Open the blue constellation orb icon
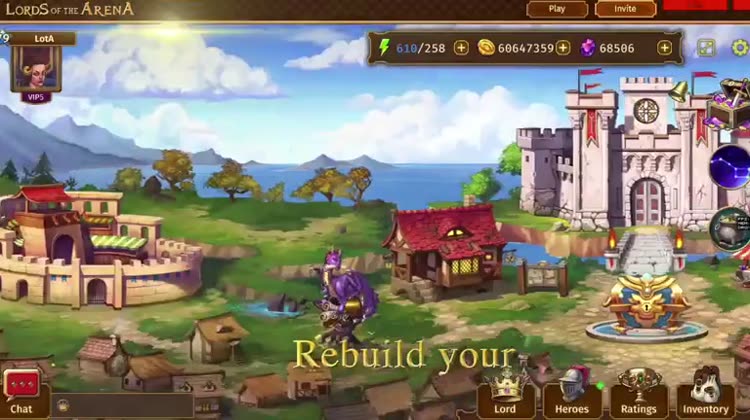The width and height of the screenshot is (750, 420). click(731, 166)
